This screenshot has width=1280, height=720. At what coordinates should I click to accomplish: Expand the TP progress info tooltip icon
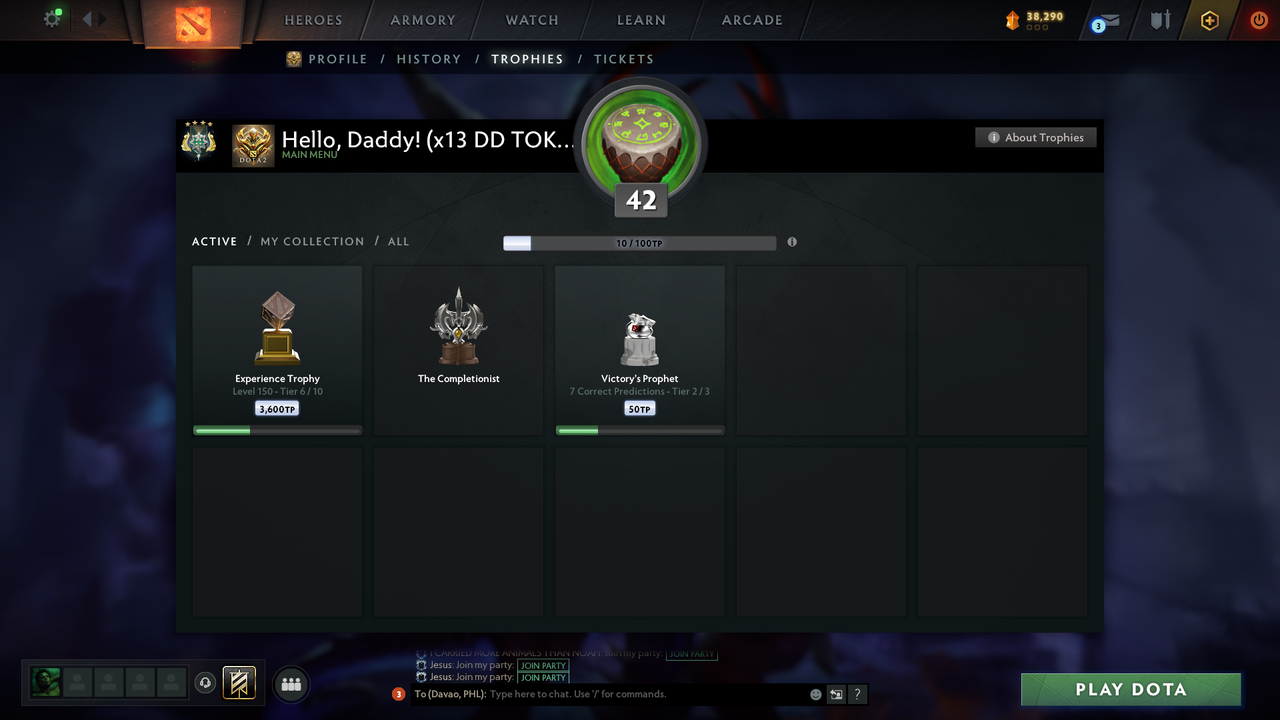791,242
